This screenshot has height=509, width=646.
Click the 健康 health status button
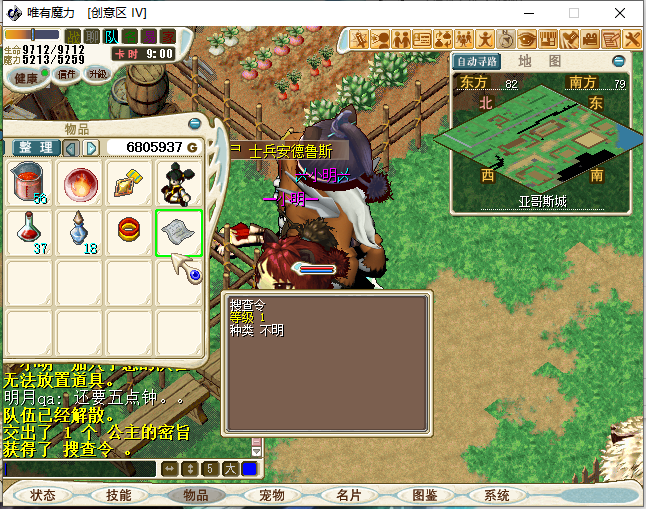(26, 77)
